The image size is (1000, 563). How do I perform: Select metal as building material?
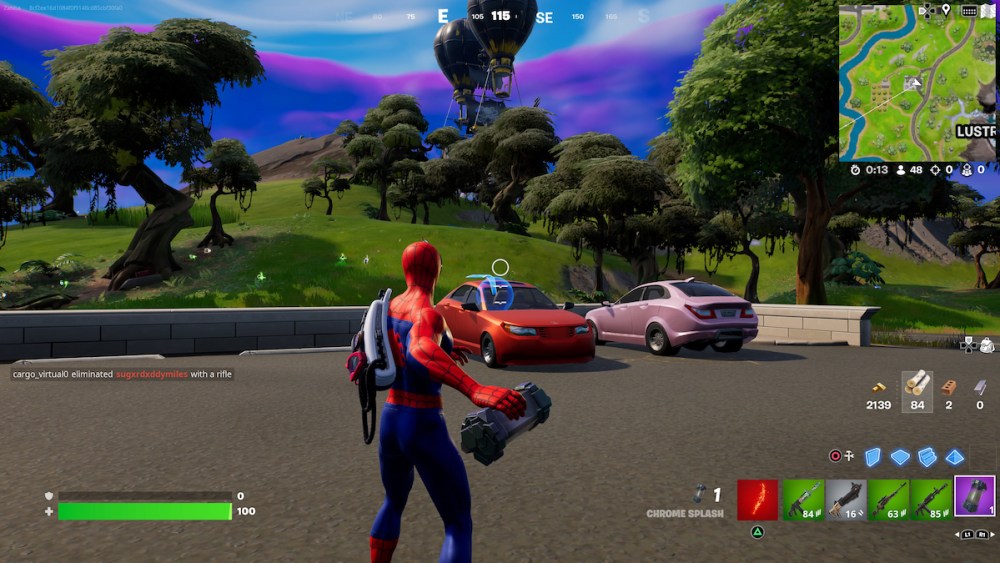click(979, 386)
